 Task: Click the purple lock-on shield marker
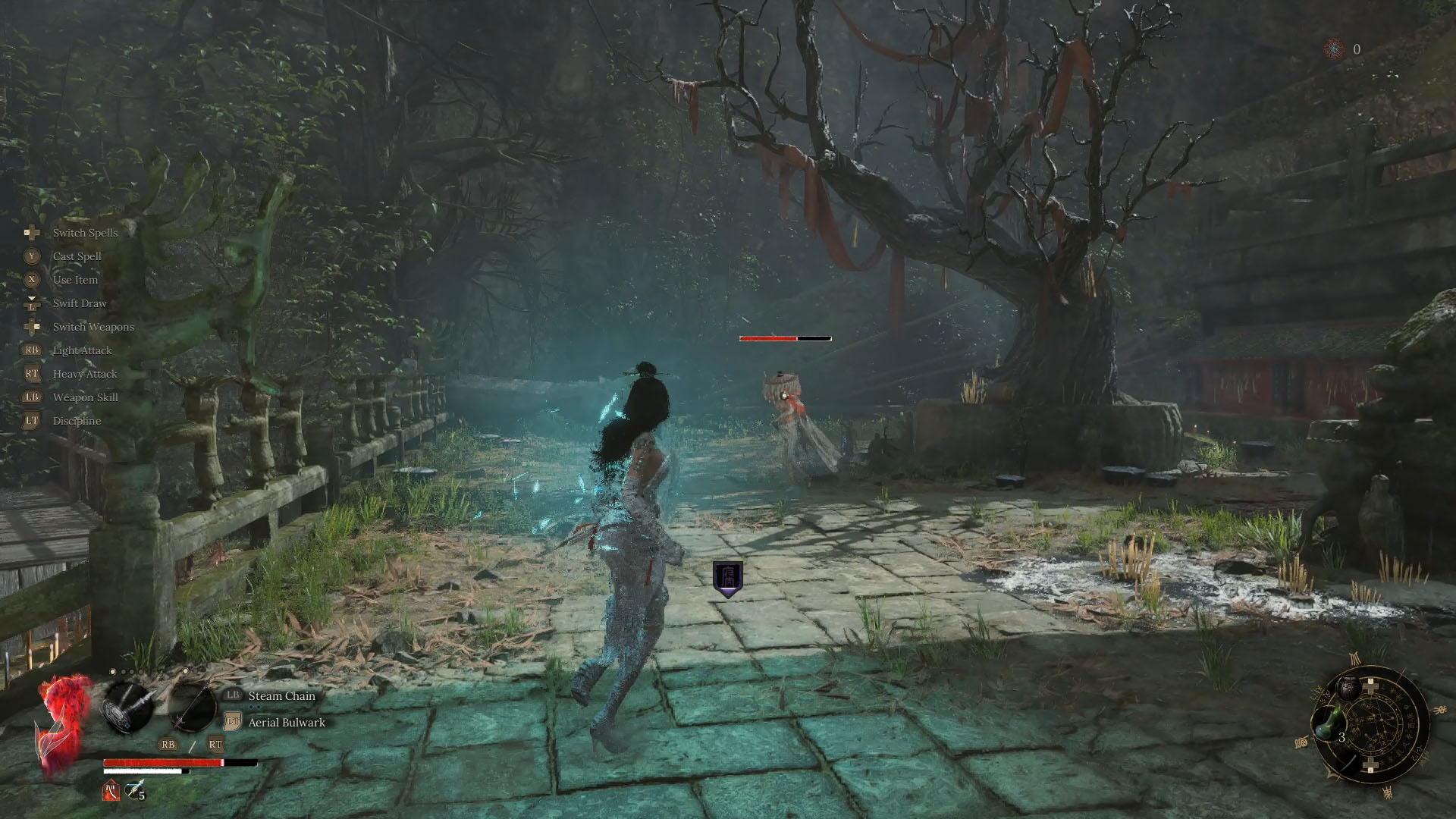pyautogui.click(x=727, y=579)
